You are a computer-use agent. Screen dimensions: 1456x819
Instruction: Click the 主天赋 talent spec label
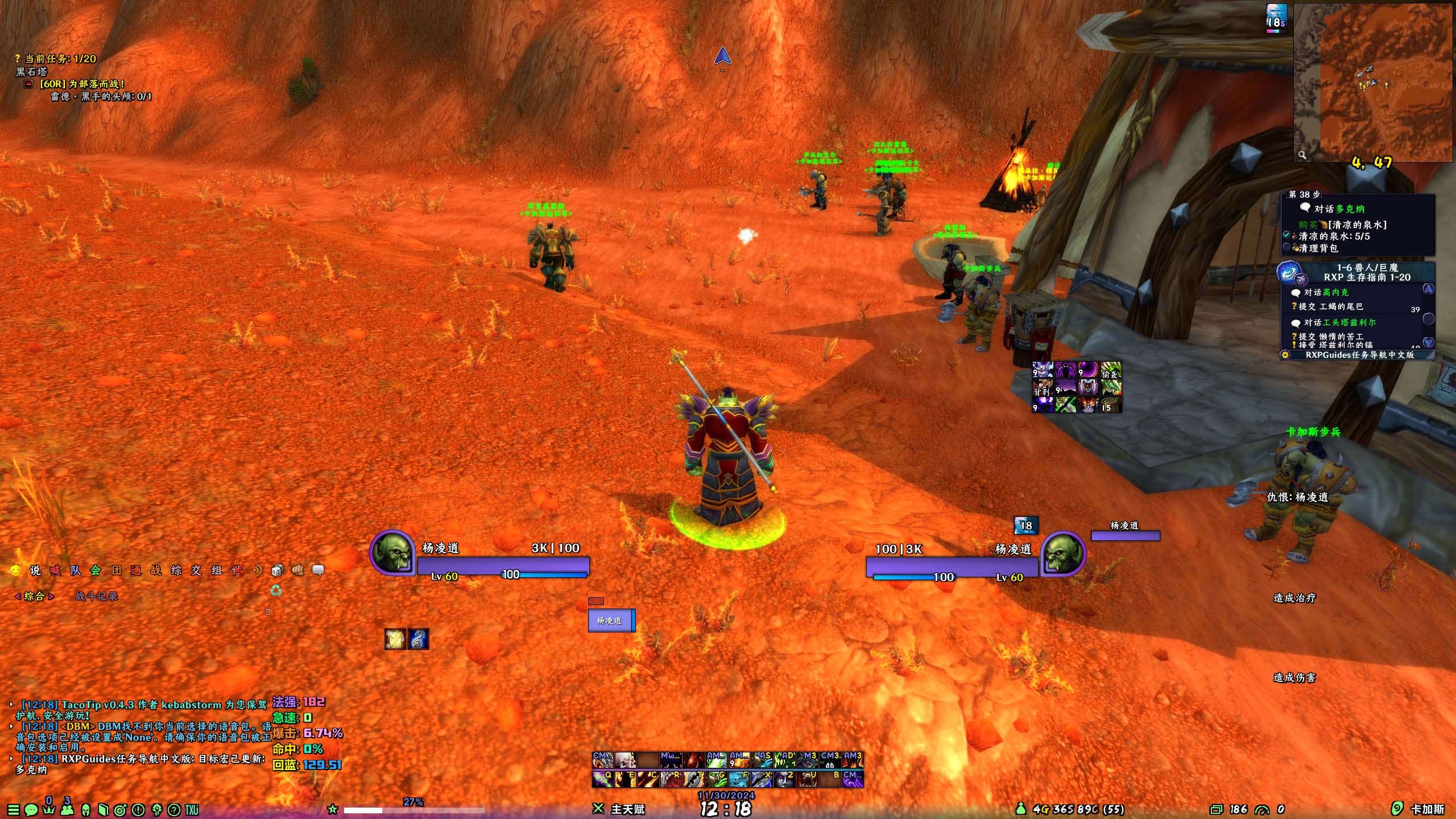[x=627, y=809]
